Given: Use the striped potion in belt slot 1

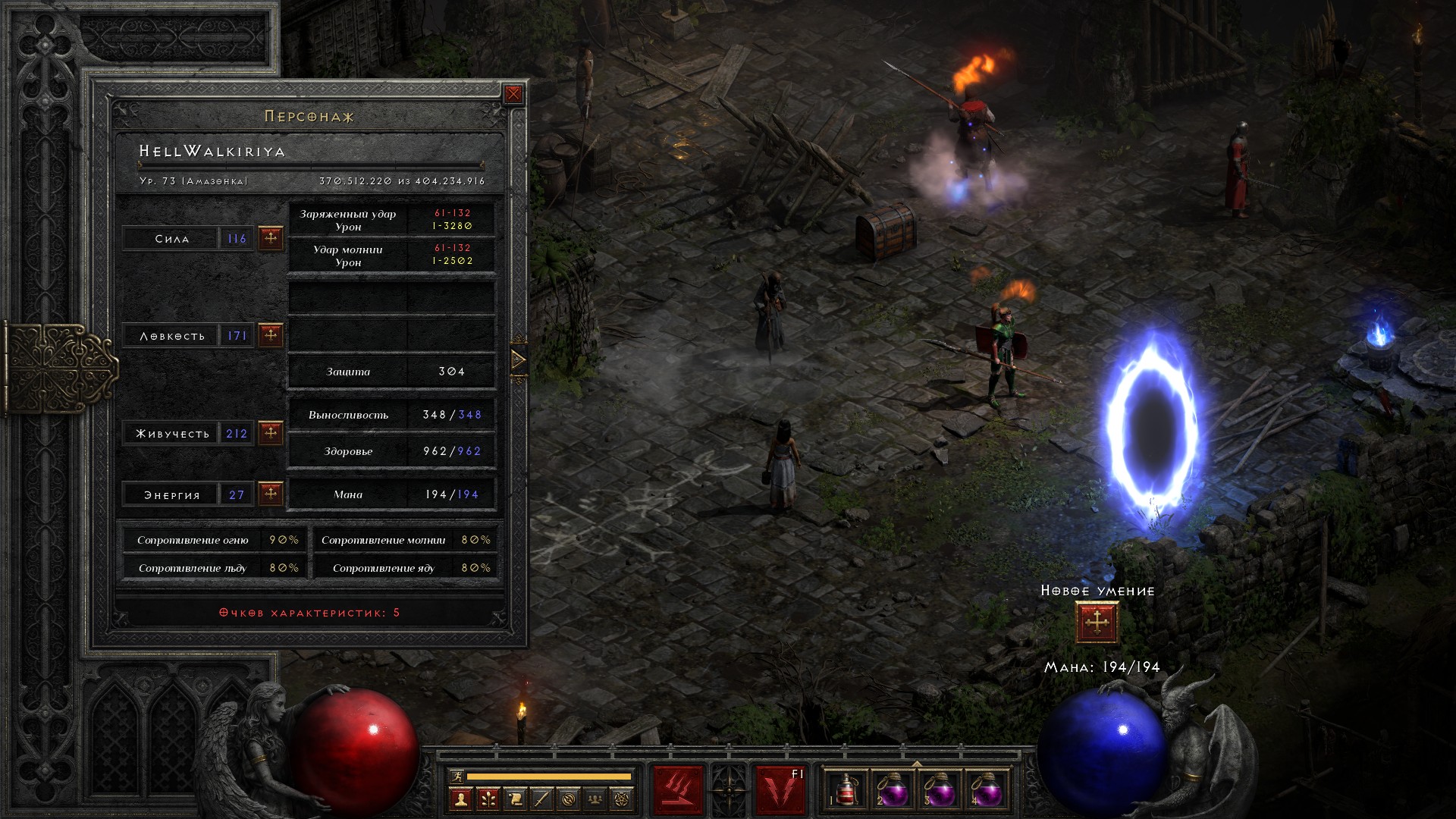Looking at the screenshot, I should click(844, 791).
